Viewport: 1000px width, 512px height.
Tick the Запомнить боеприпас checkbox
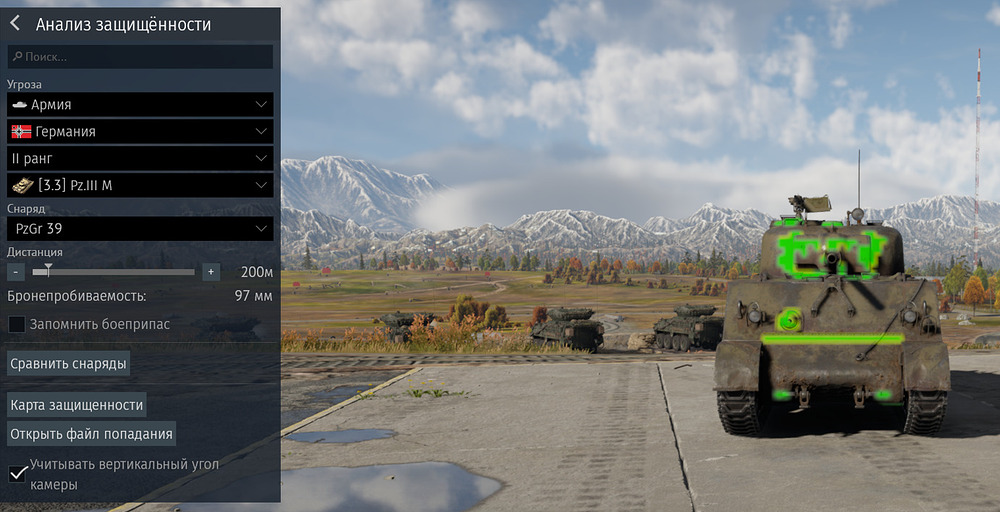click(17, 324)
